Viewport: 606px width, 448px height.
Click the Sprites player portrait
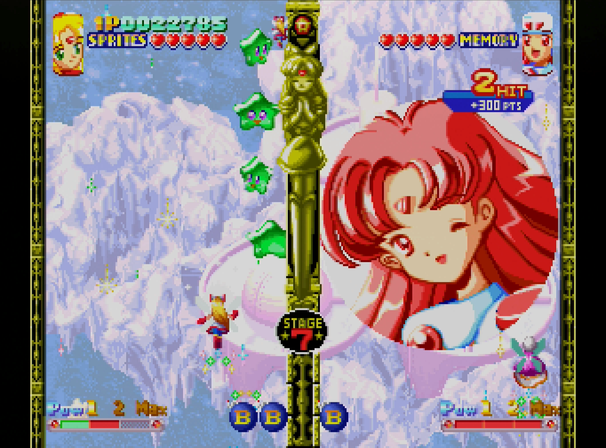(68, 41)
